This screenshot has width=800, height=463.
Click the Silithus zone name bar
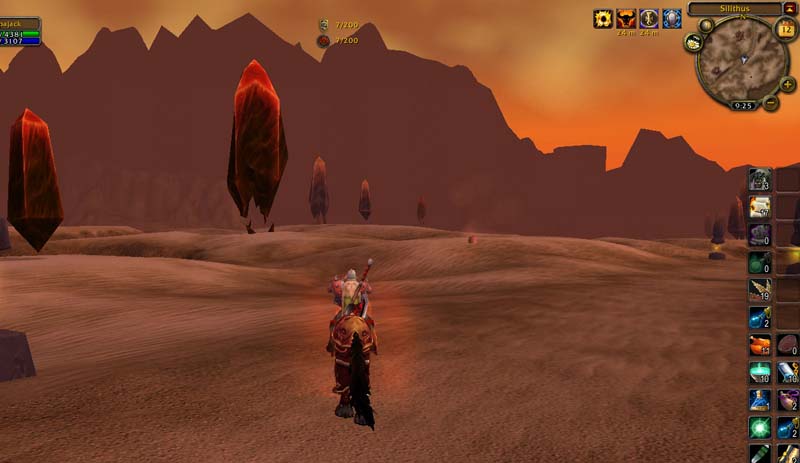point(735,8)
